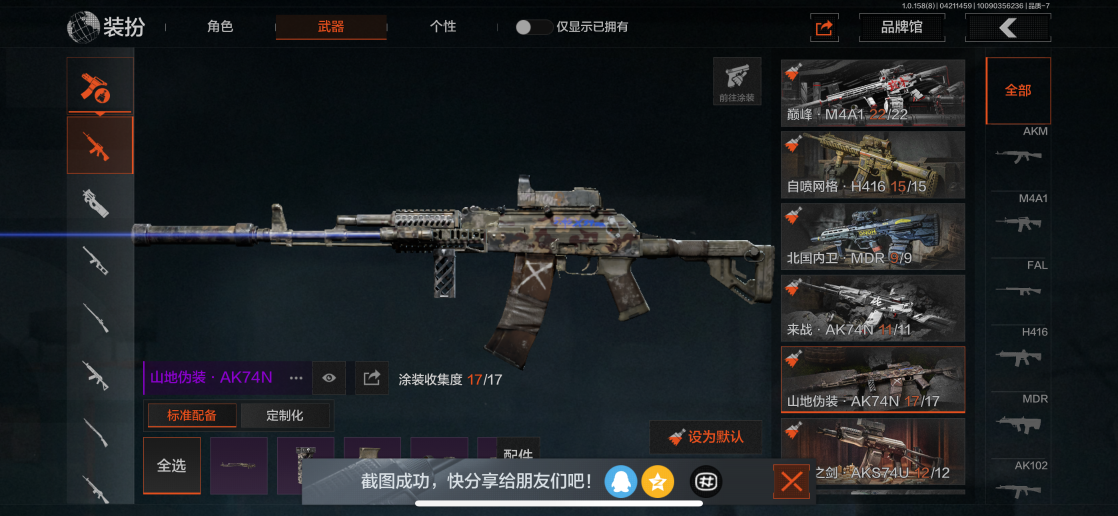1118x516 pixels.
Task: Click the 前往涂装 paint button
Action: click(737, 81)
